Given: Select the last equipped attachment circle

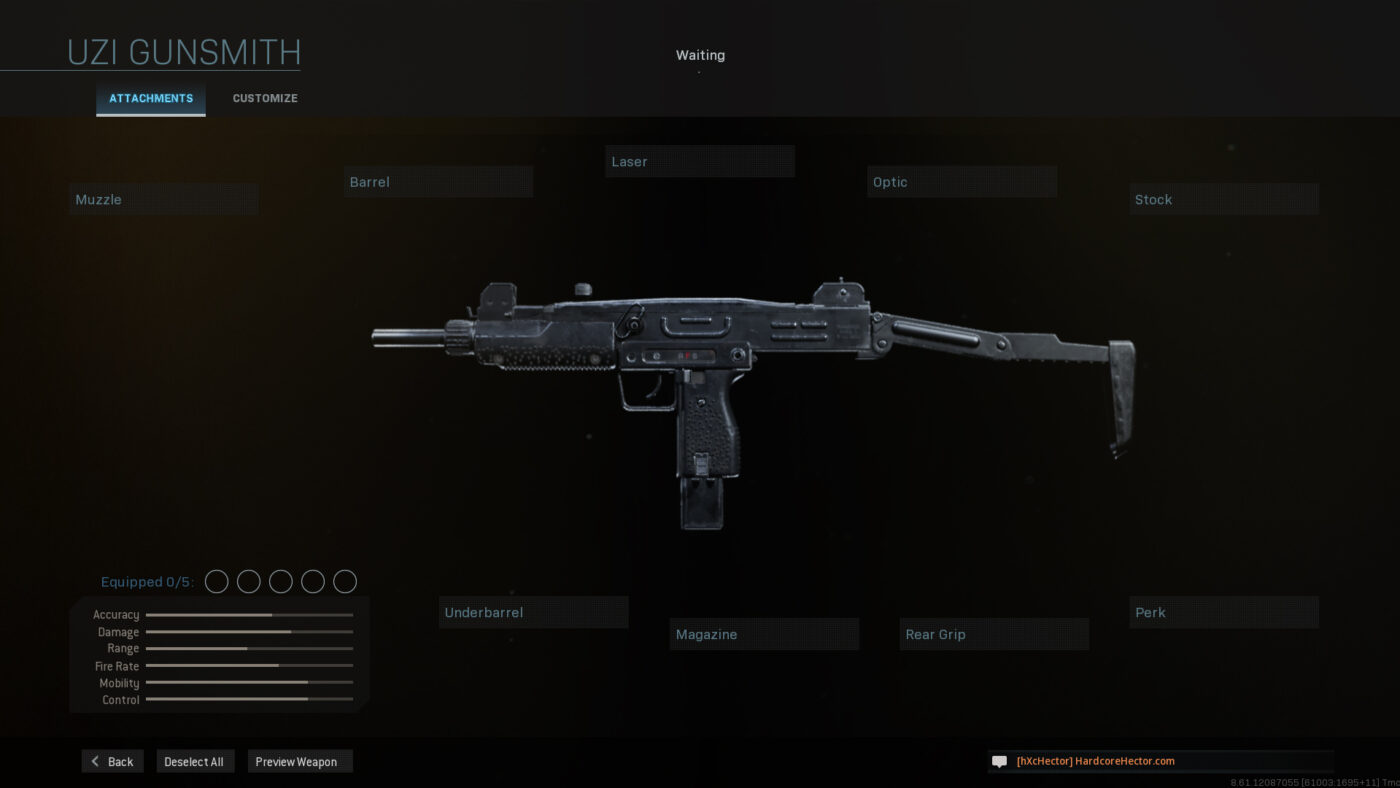Looking at the screenshot, I should (344, 581).
